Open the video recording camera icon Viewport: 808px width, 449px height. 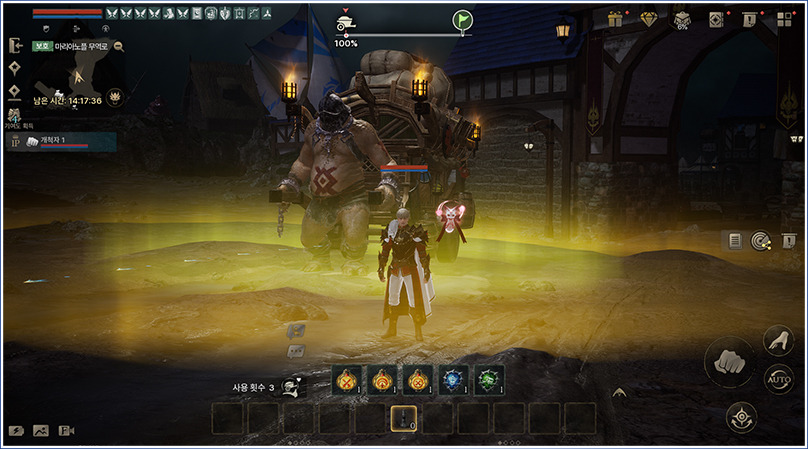pos(66,431)
